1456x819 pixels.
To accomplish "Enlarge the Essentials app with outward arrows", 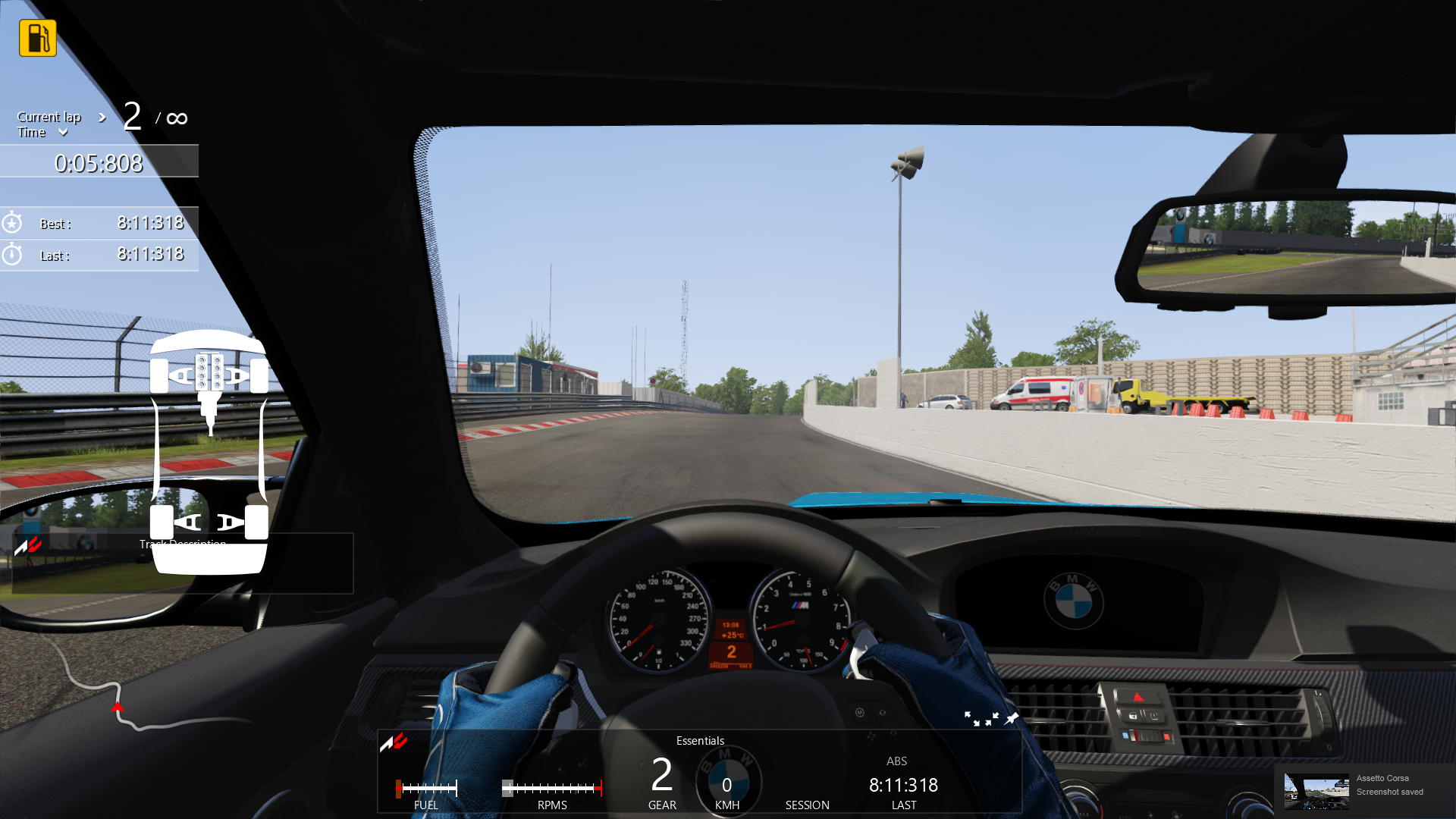I will pos(972,718).
